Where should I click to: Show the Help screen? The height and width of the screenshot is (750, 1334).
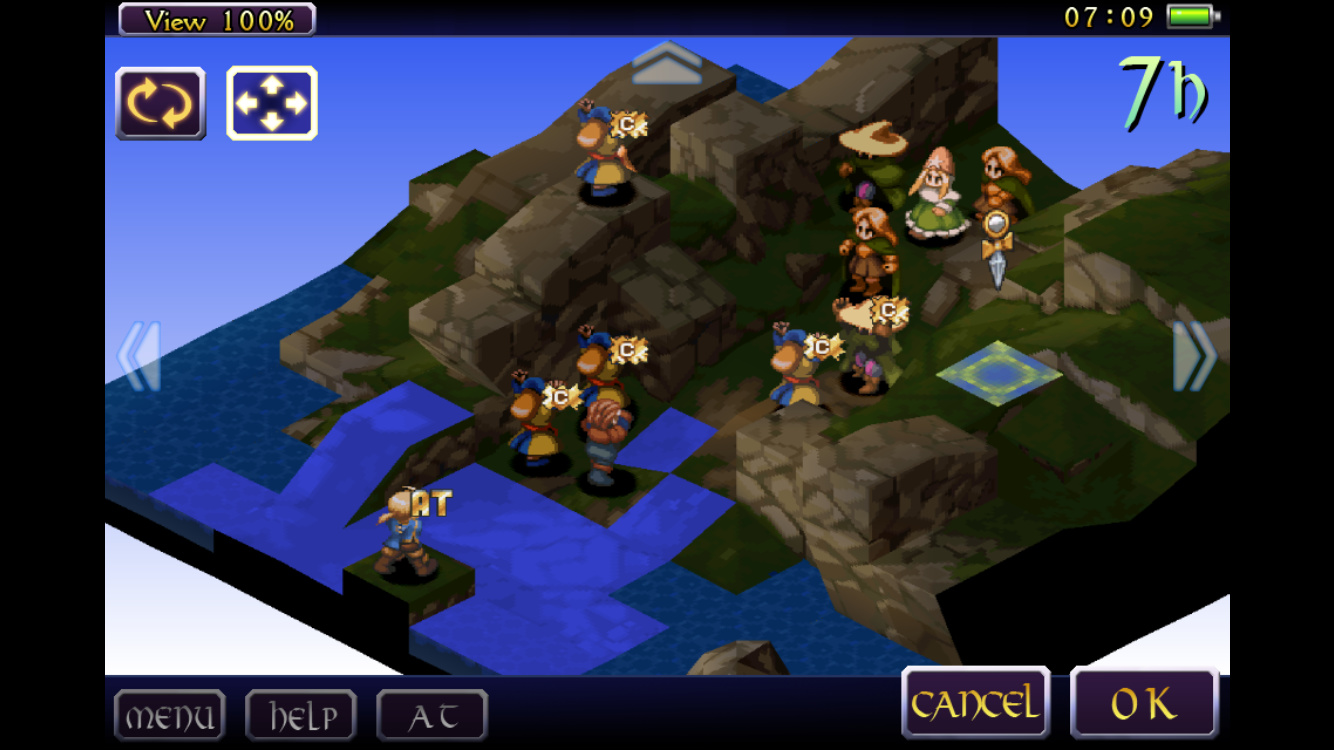(301, 716)
